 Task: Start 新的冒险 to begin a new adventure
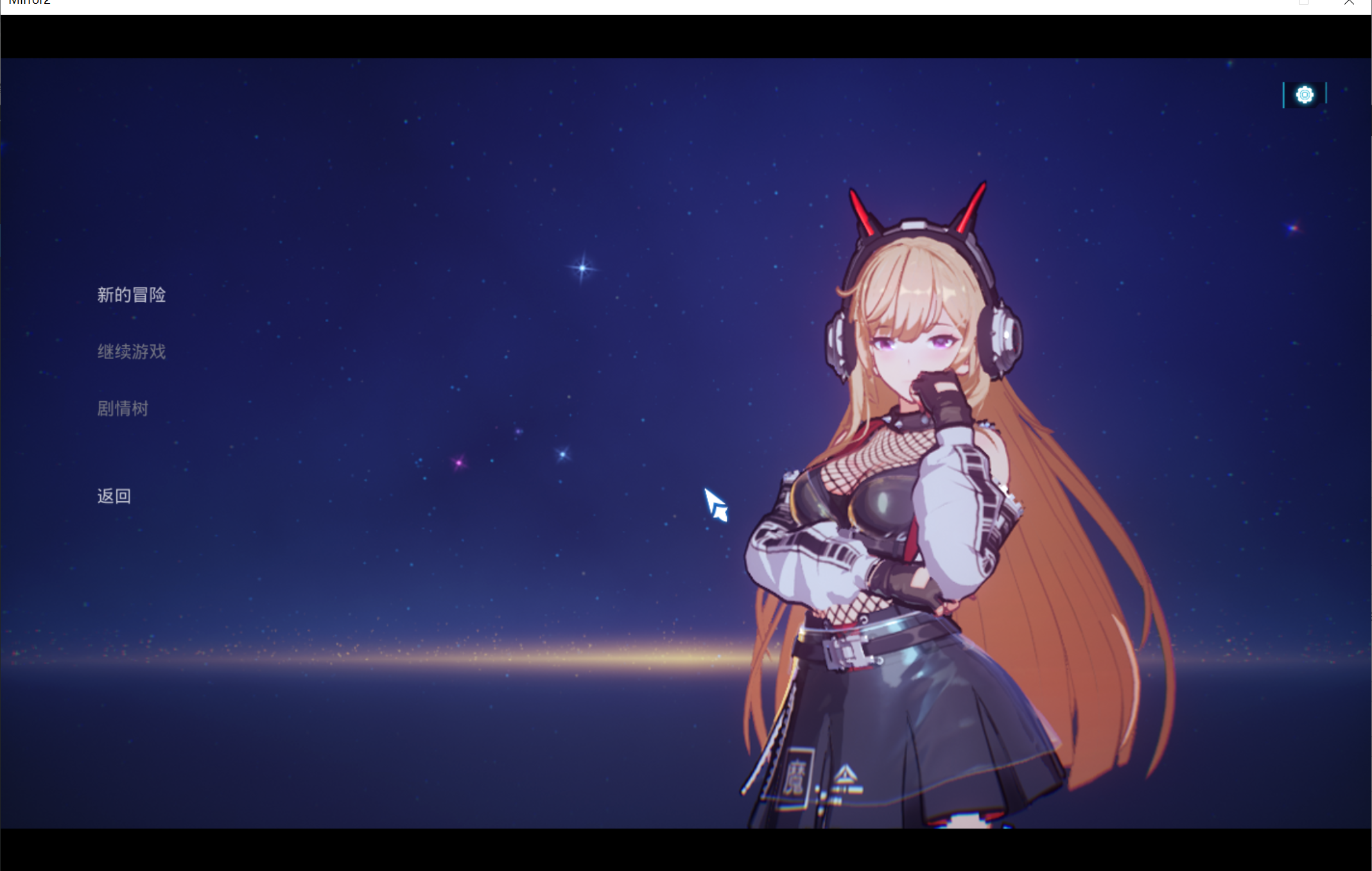tap(132, 295)
